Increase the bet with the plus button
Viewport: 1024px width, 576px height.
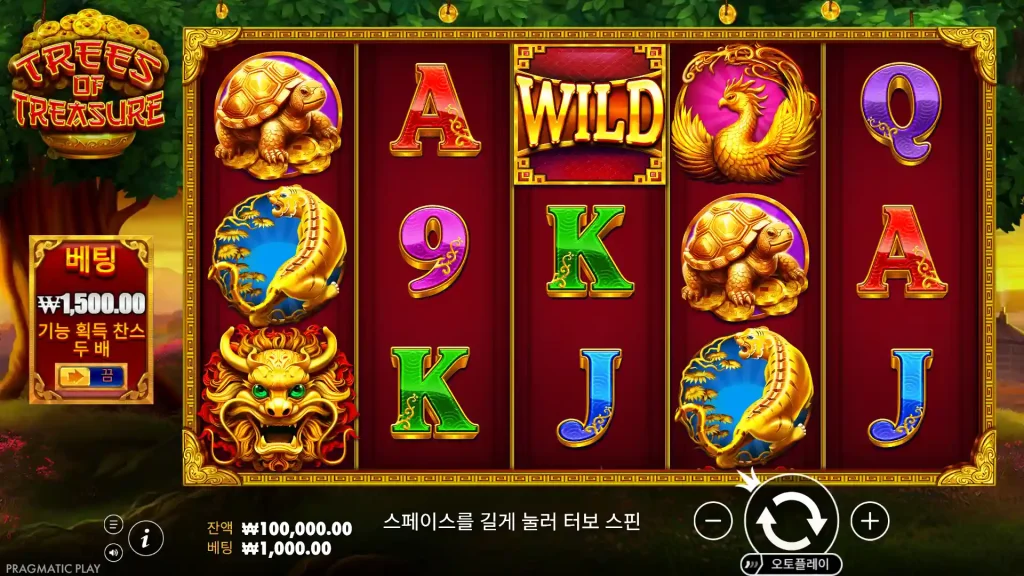pos(870,520)
